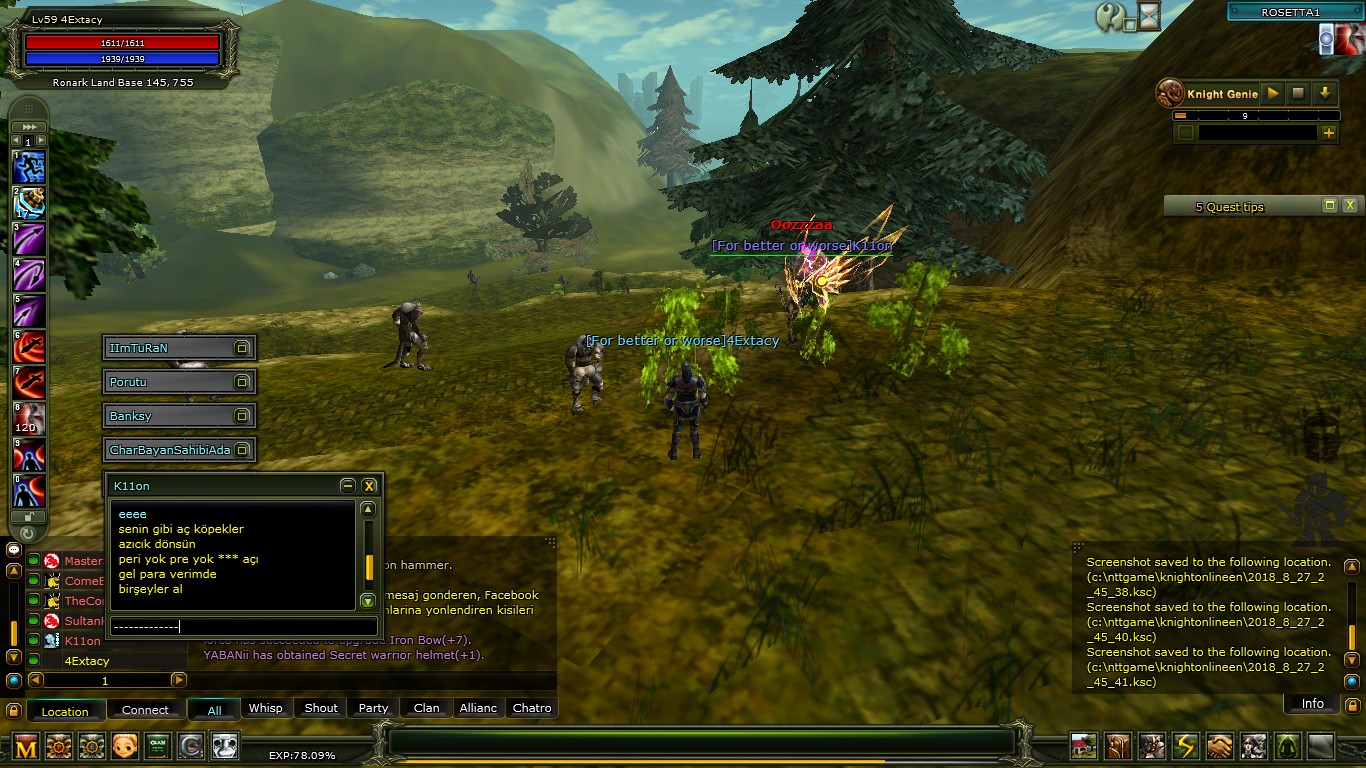Screen dimensions: 1366x768
Task: Switch to the Whisp chat tab
Action: (x=265, y=708)
